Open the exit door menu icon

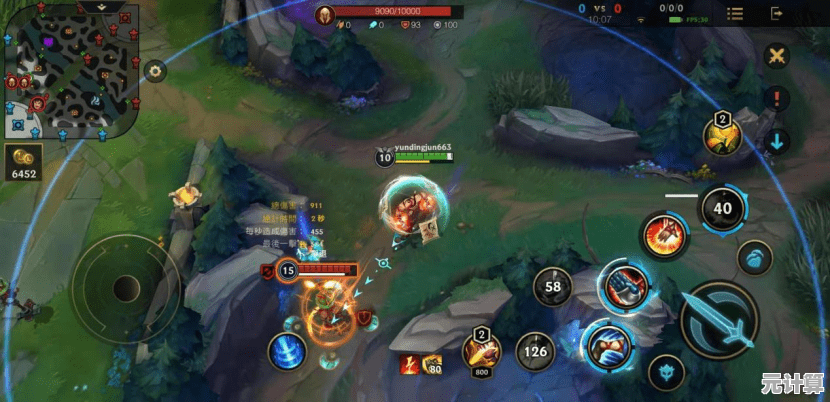[x=776, y=14]
